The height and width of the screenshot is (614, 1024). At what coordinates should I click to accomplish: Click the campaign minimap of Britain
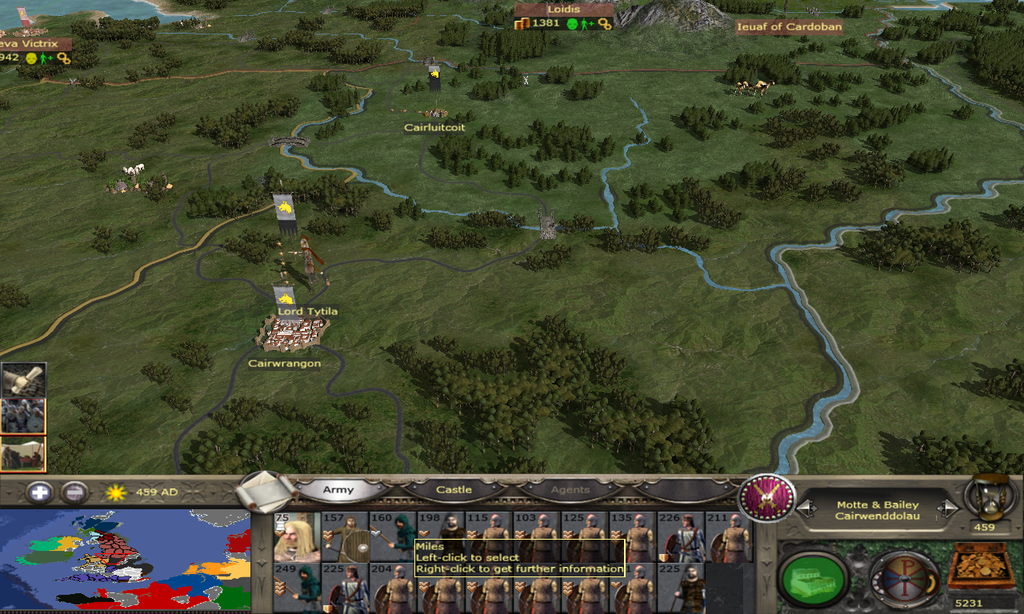124,560
